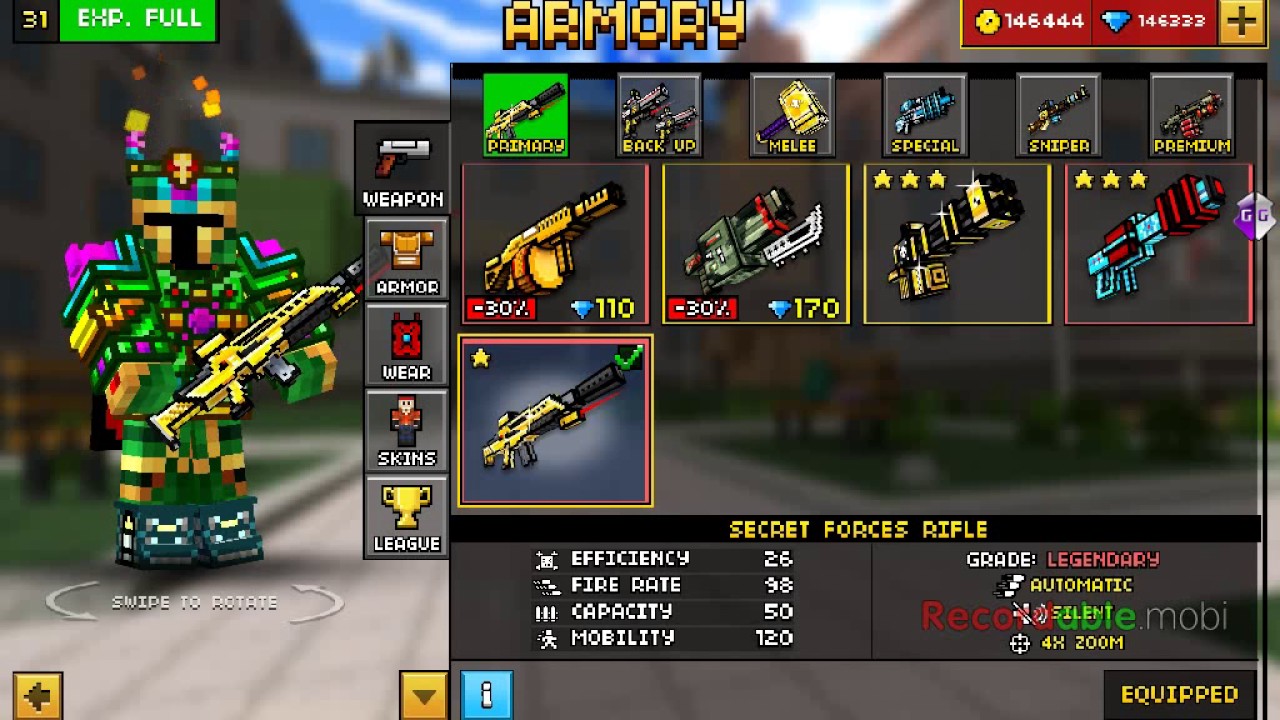Select the Weapon category in the sidebar

pos(403,169)
